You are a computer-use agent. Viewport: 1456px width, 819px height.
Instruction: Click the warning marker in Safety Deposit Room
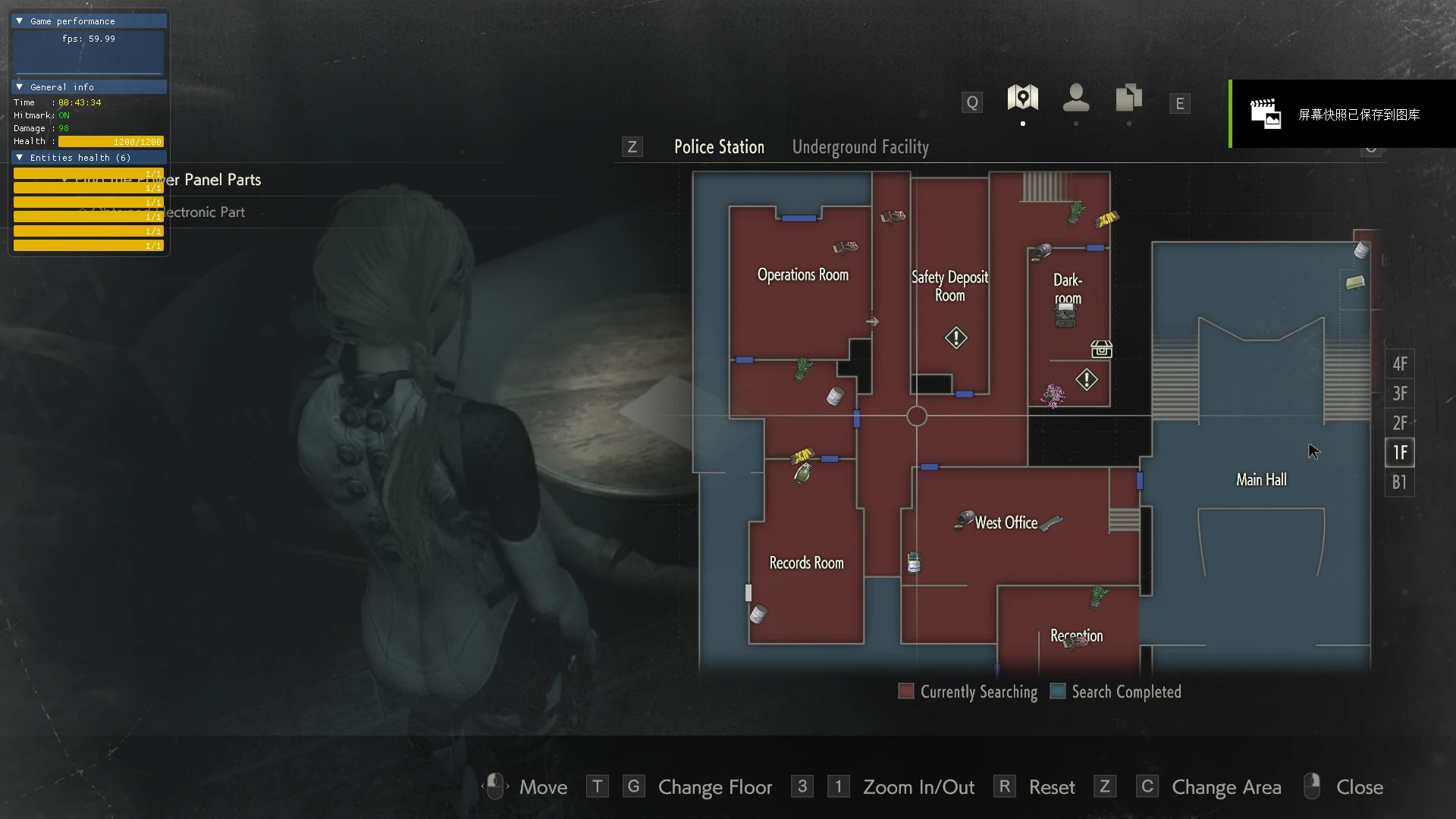click(955, 337)
